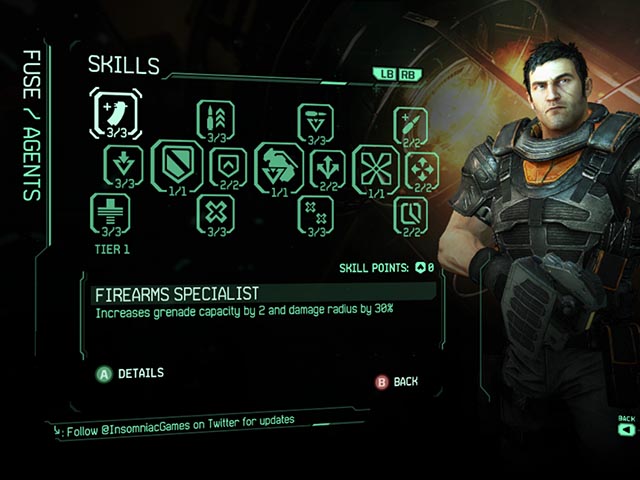The image size is (640, 480).
Task: Select the square clip skill icon
Action: (x=410, y=211)
